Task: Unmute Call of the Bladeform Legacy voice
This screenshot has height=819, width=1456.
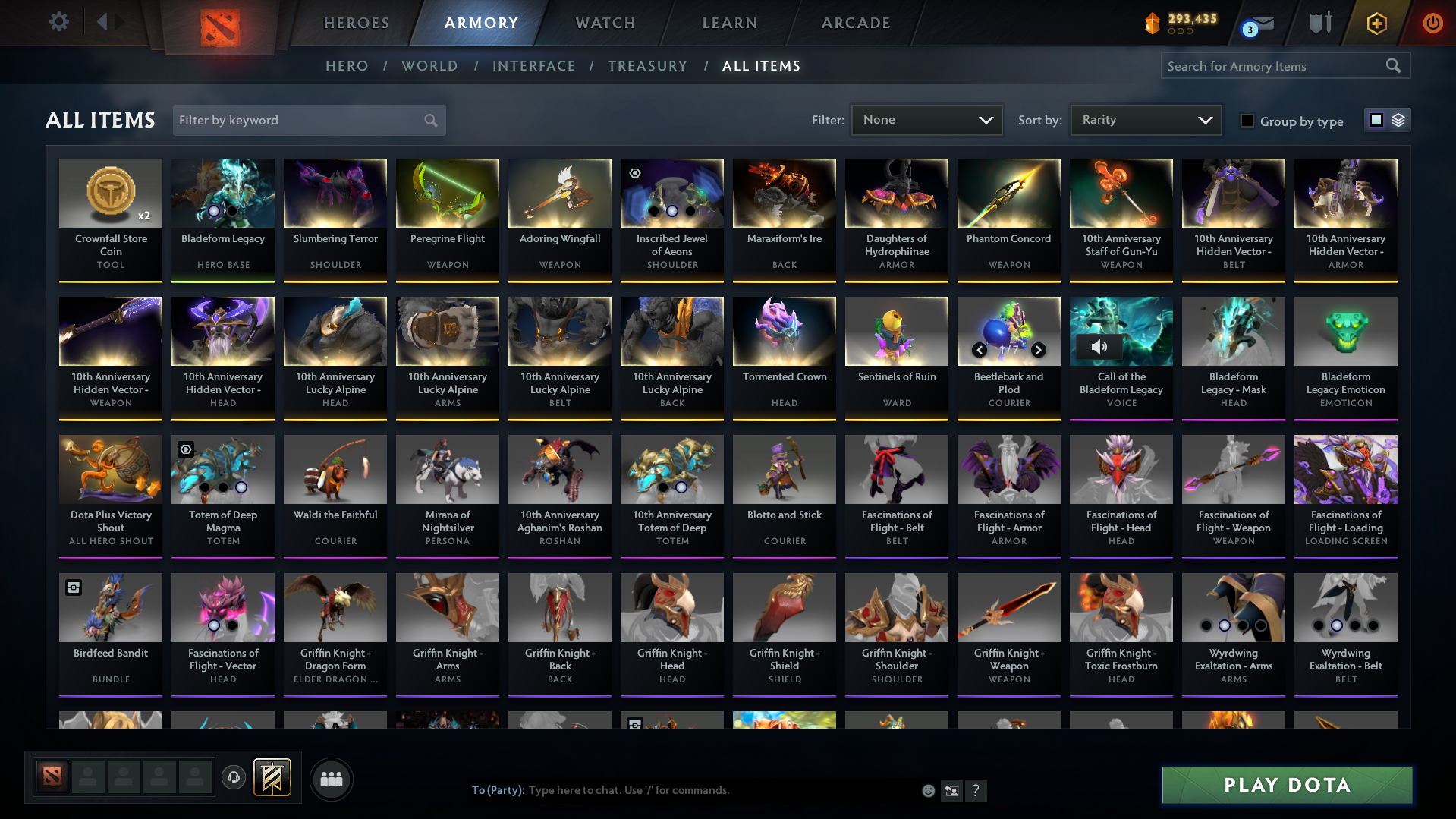Action: [x=1100, y=347]
